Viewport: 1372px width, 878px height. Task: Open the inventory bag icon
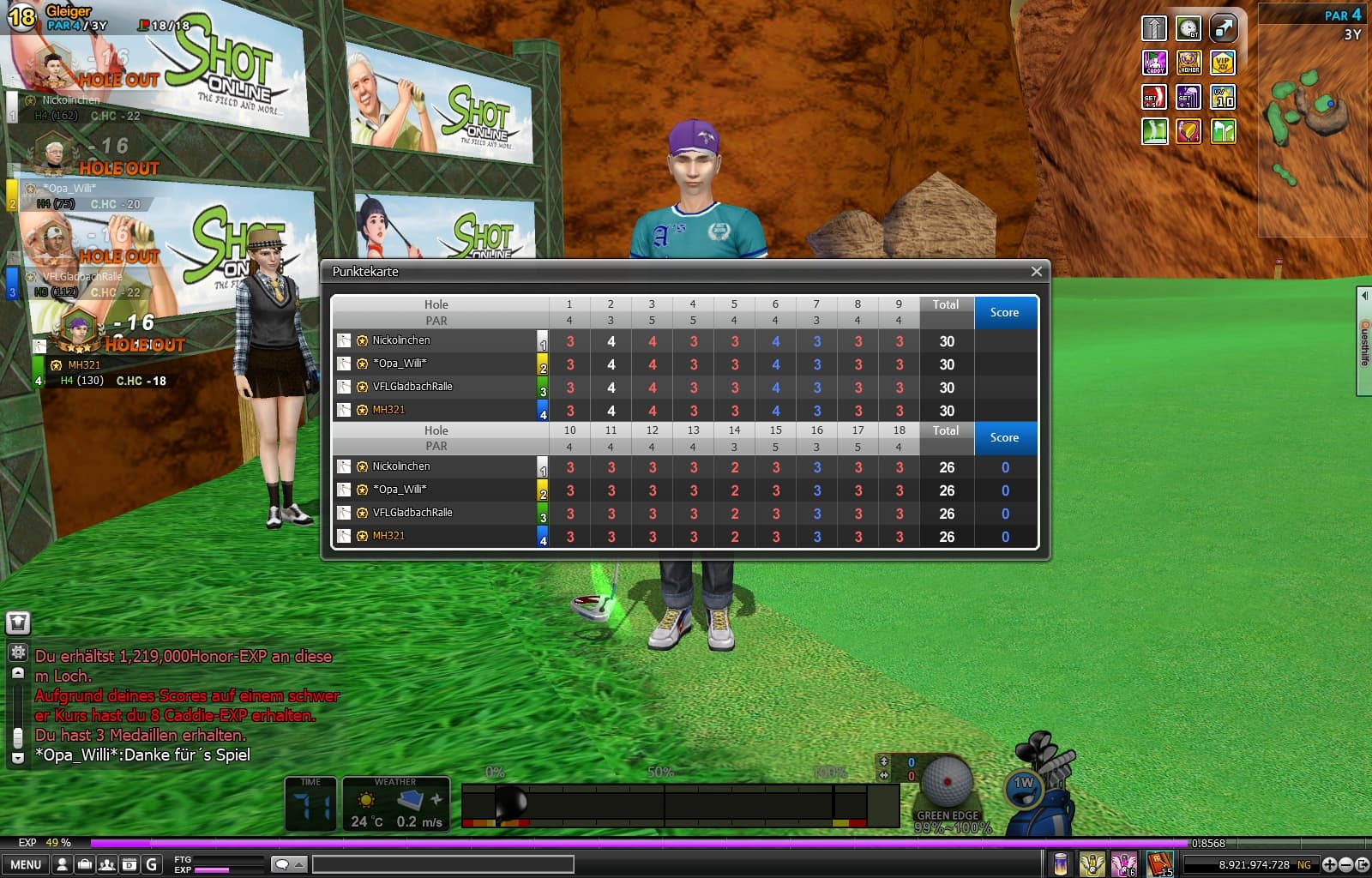pos(85,864)
